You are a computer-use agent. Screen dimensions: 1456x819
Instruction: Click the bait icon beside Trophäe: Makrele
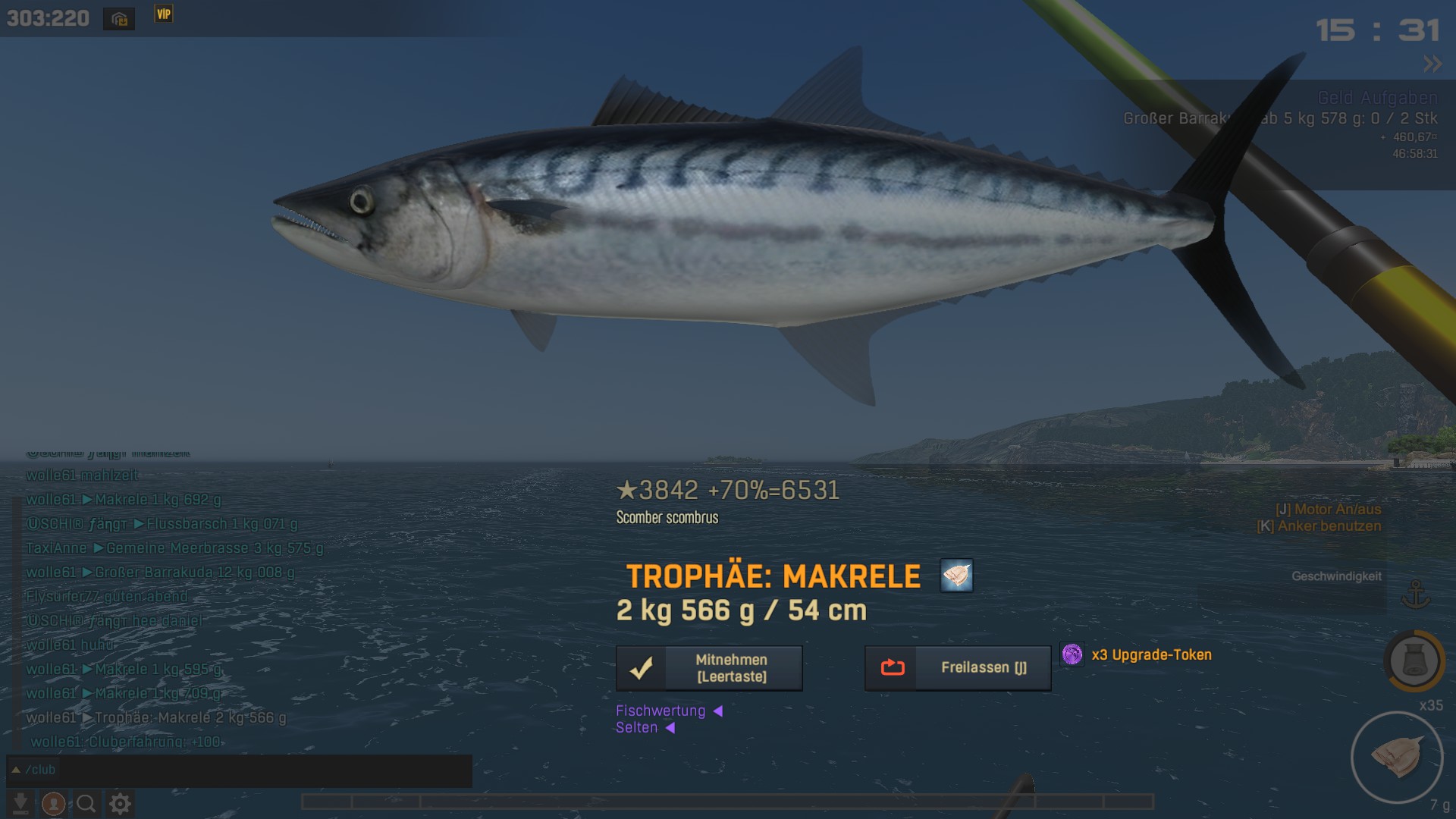pos(955,576)
